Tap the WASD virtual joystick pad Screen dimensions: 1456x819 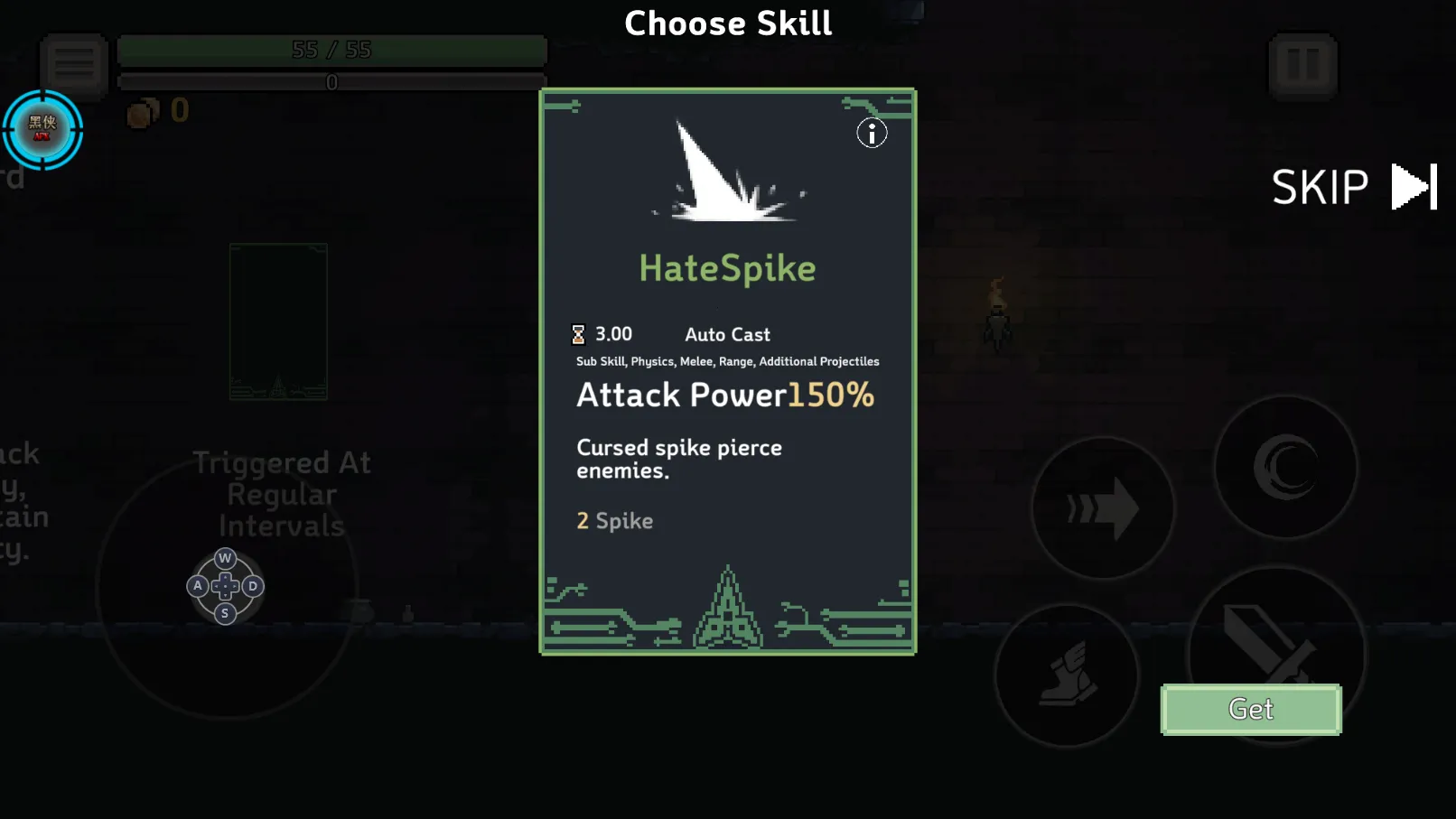coord(225,586)
